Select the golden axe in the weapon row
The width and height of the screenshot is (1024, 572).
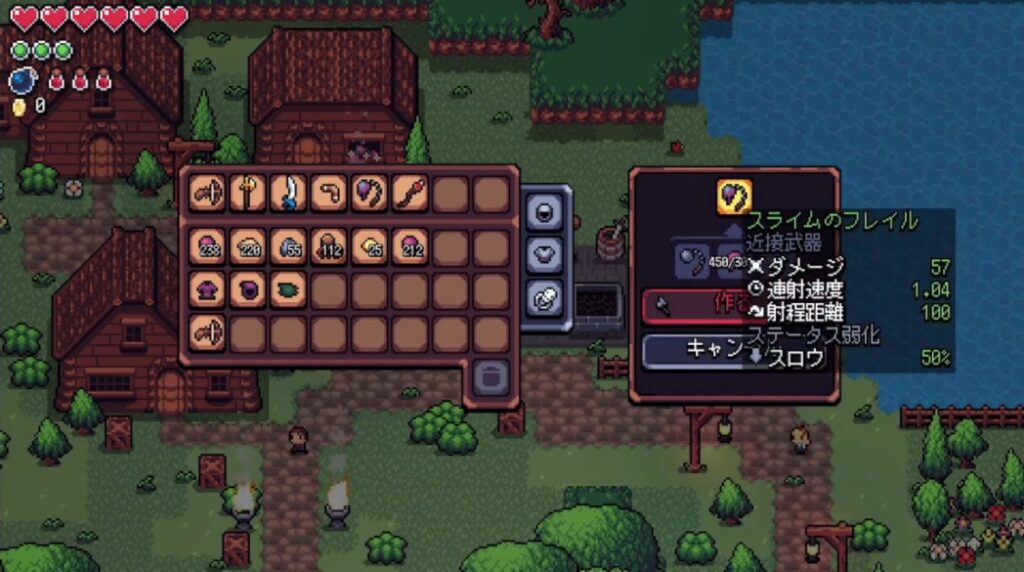[248, 192]
